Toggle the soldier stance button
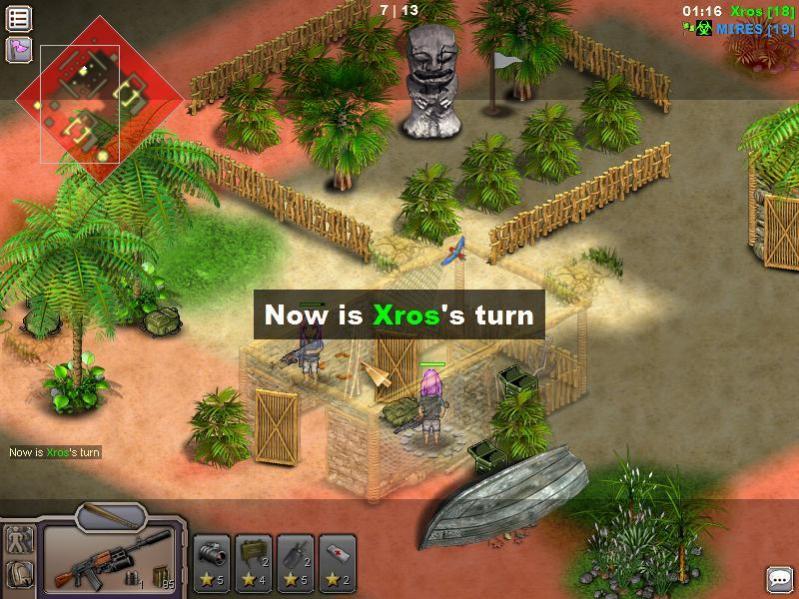The height and width of the screenshot is (599, 799). click(20, 541)
